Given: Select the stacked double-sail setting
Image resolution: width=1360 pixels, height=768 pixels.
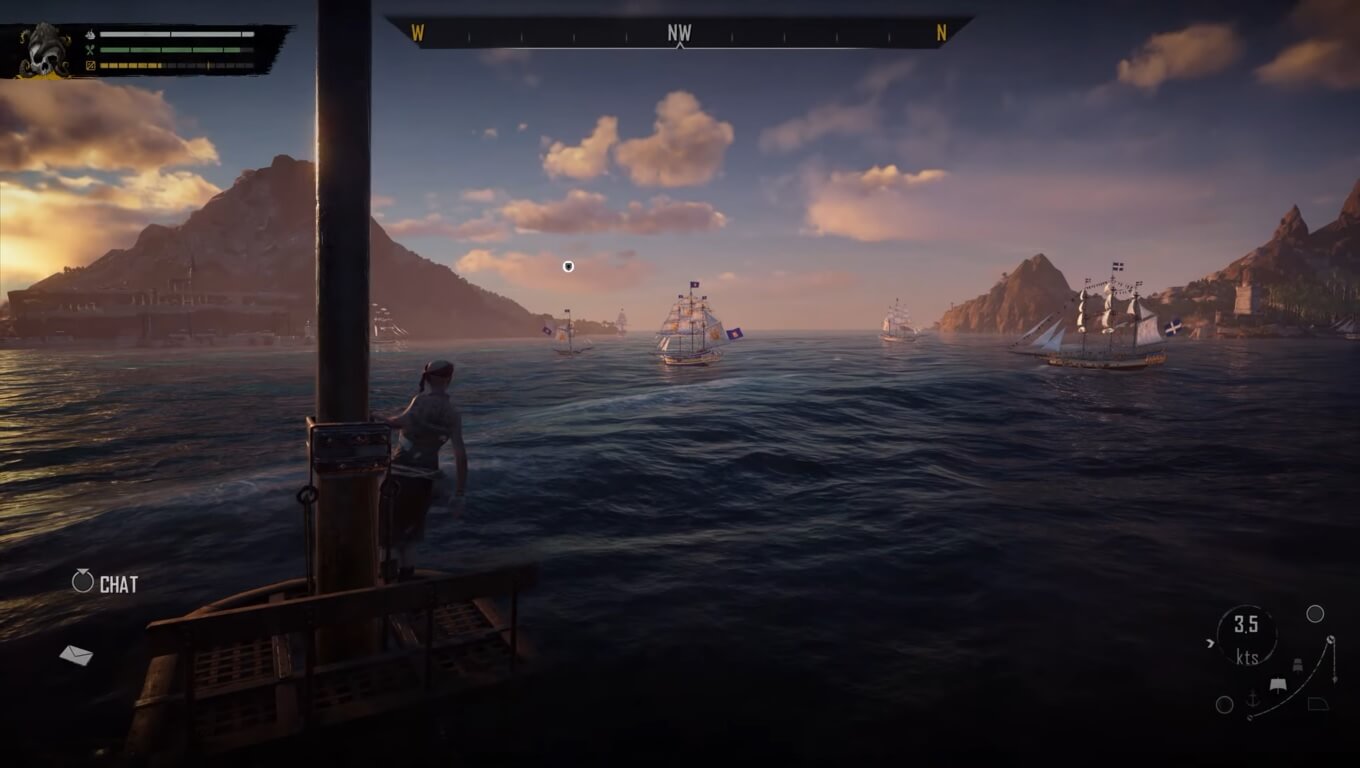Looking at the screenshot, I should (x=1297, y=666).
